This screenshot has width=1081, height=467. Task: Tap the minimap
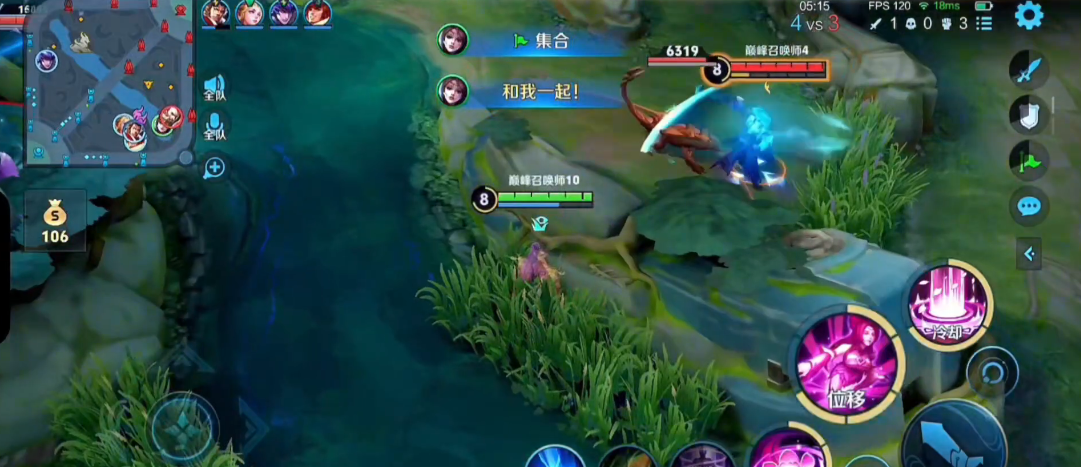click(110, 82)
